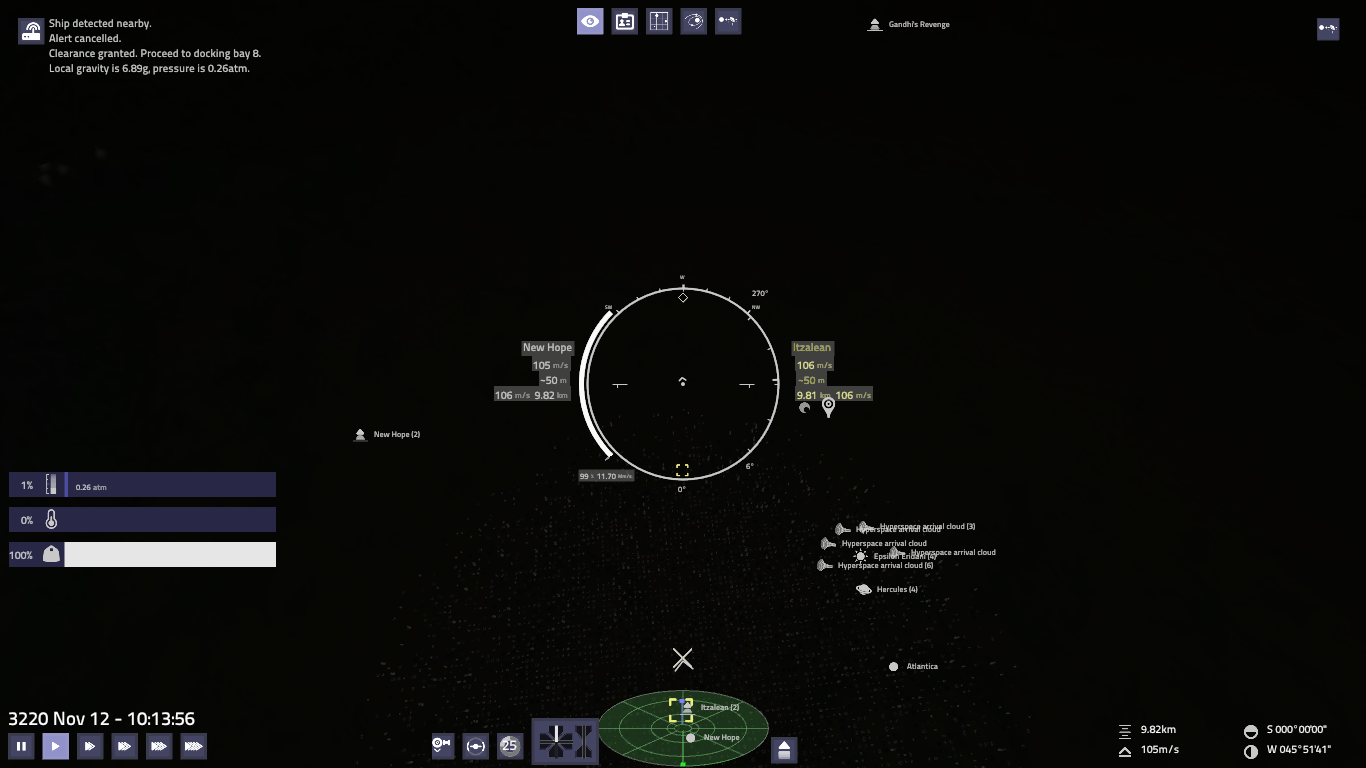Open the ship interior layout view
This screenshot has width=1366, height=768.
(659, 21)
